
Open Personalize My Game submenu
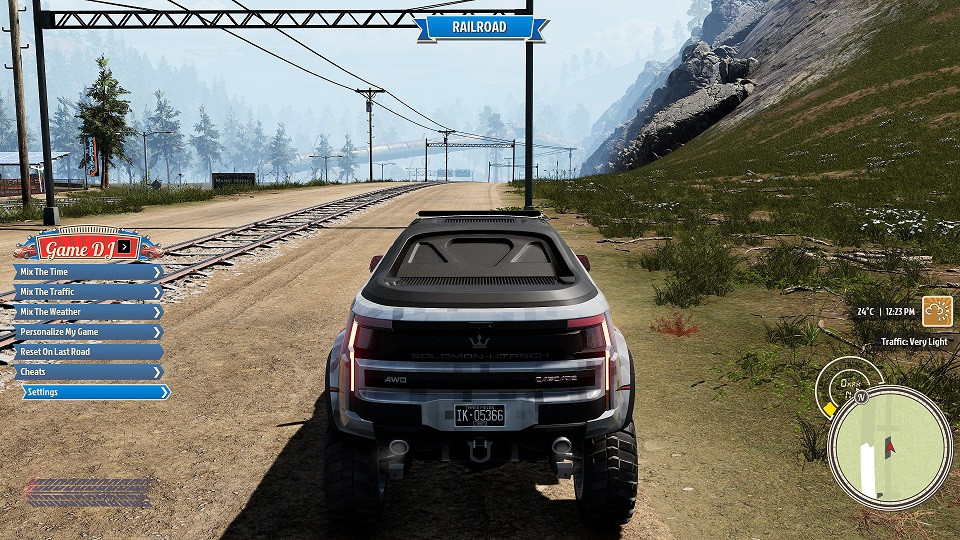[x=88, y=332]
